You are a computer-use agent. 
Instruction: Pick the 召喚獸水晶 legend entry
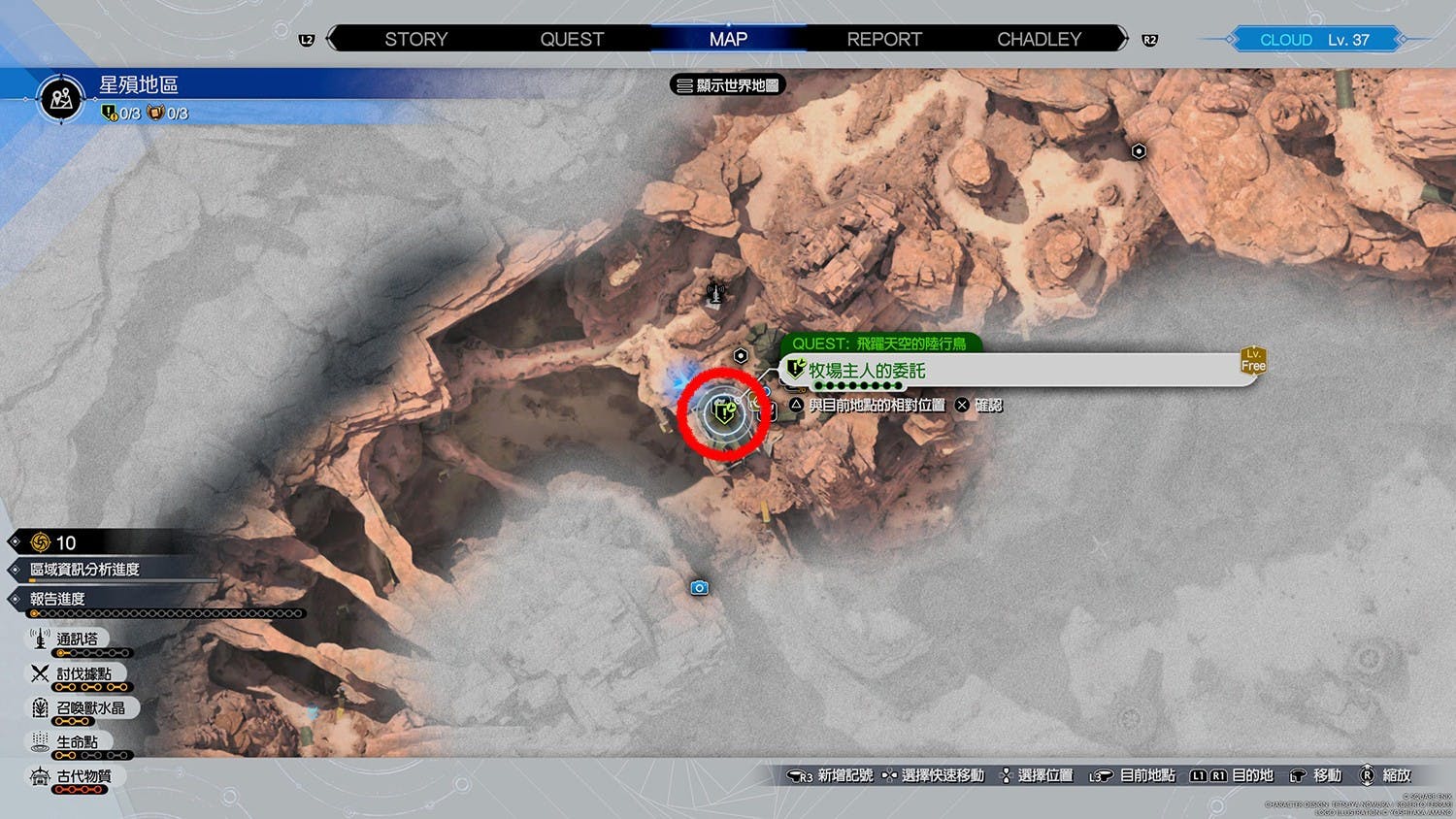point(89,708)
